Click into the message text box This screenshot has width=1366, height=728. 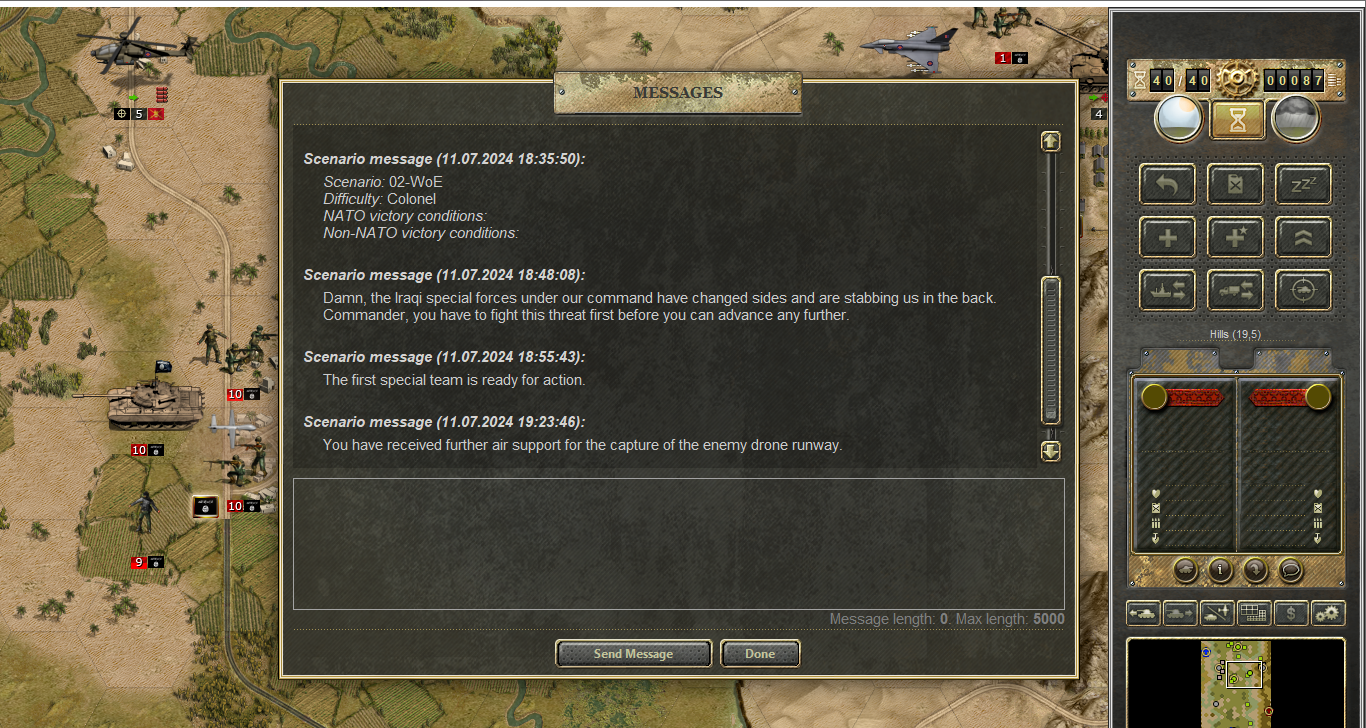tap(678, 543)
